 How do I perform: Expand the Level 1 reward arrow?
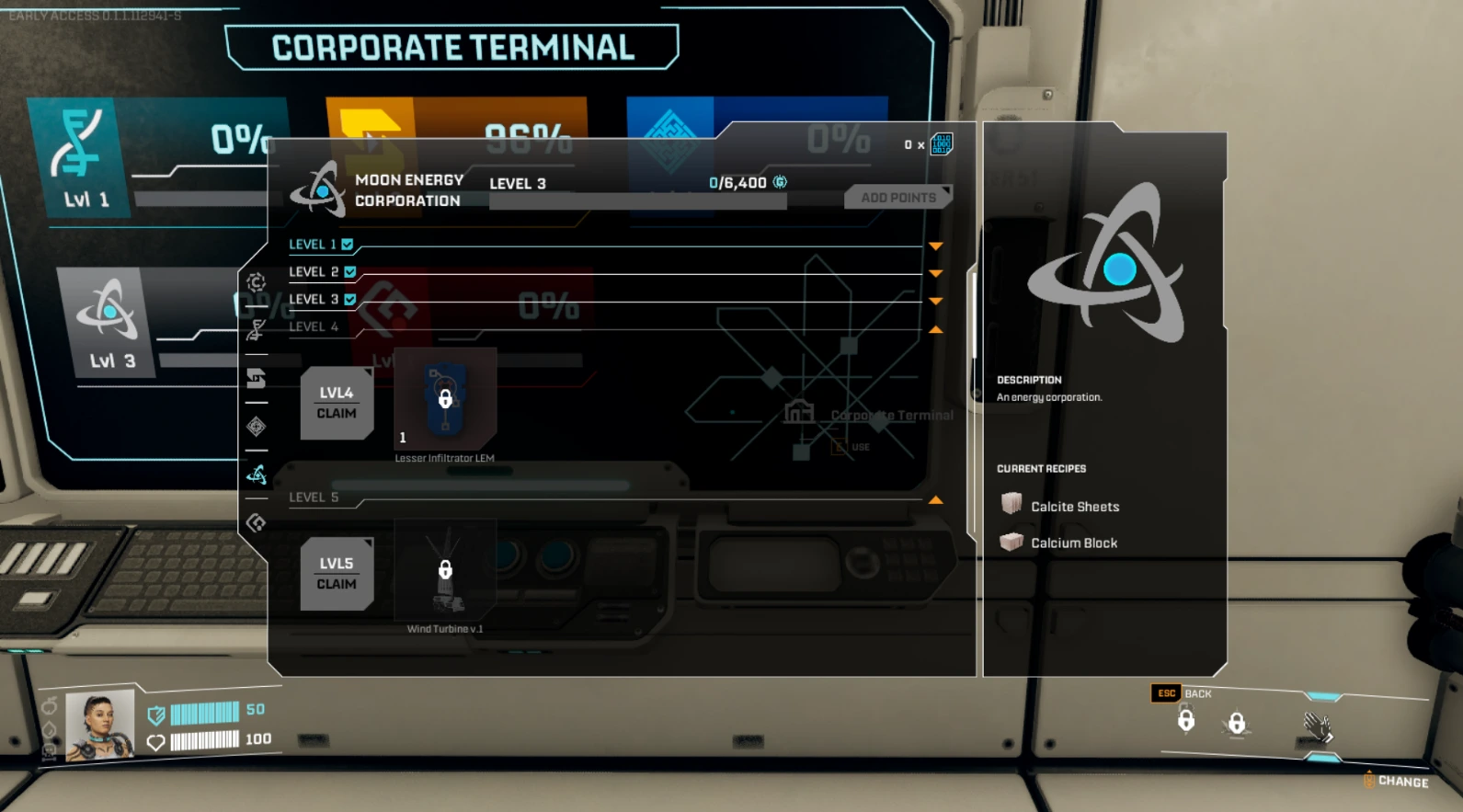click(x=936, y=246)
